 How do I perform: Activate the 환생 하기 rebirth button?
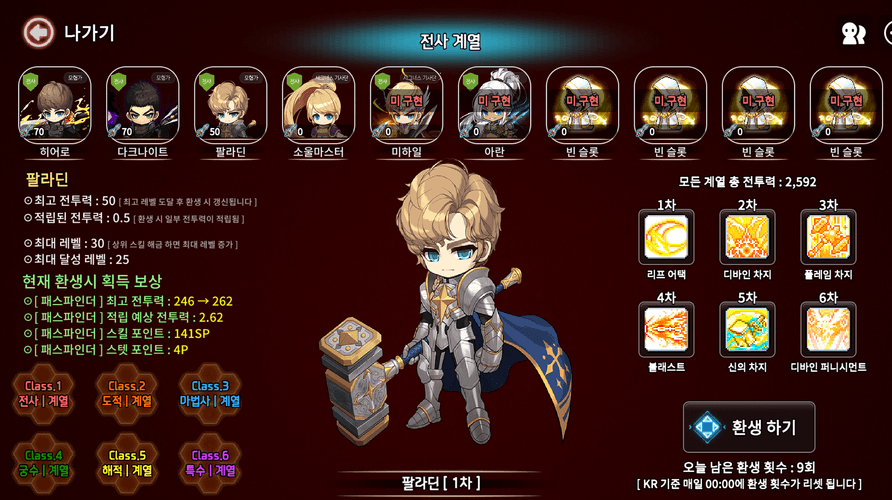click(749, 428)
